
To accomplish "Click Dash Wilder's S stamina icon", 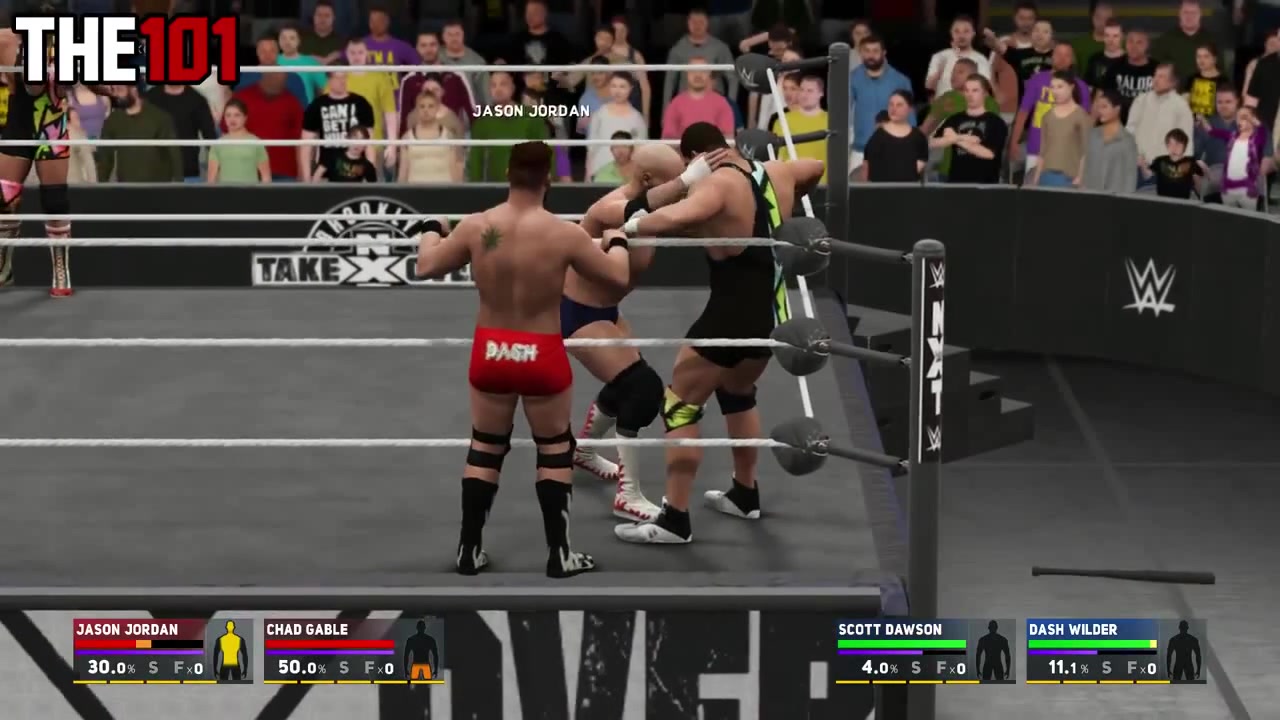I will pyautogui.click(x=1106, y=668).
